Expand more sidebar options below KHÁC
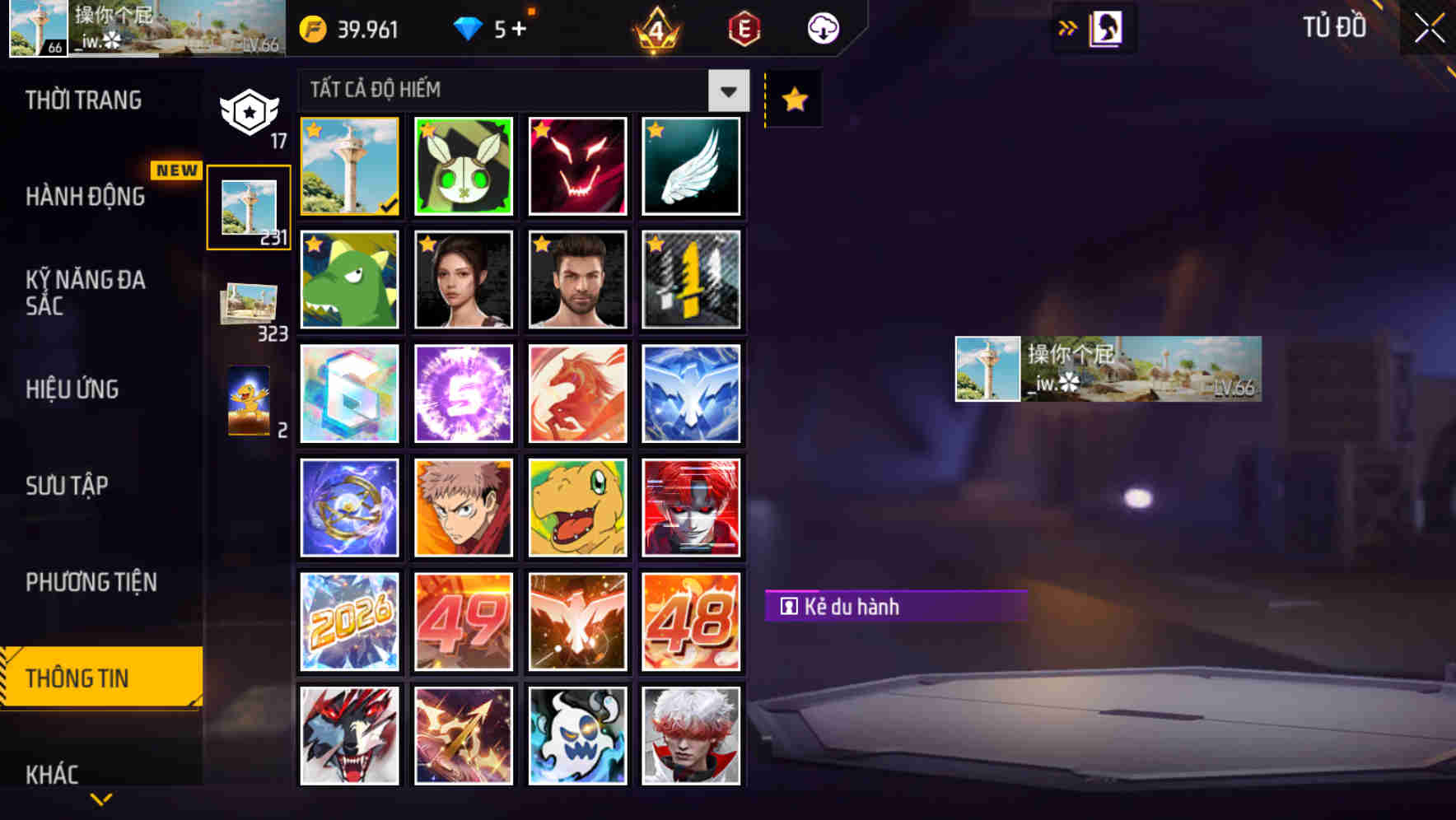The height and width of the screenshot is (820, 1456). pyautogui.click(x=101, y=798)
